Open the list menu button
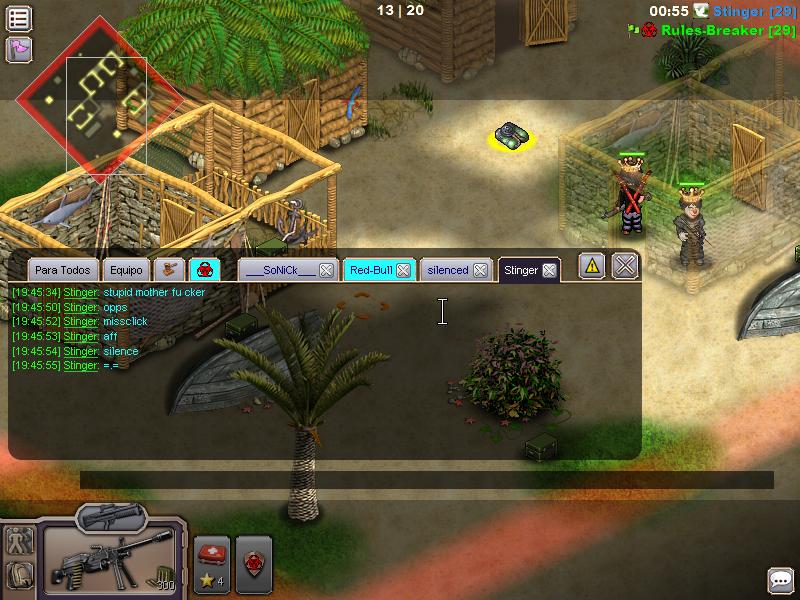800x600 pixels. point(19,18)
